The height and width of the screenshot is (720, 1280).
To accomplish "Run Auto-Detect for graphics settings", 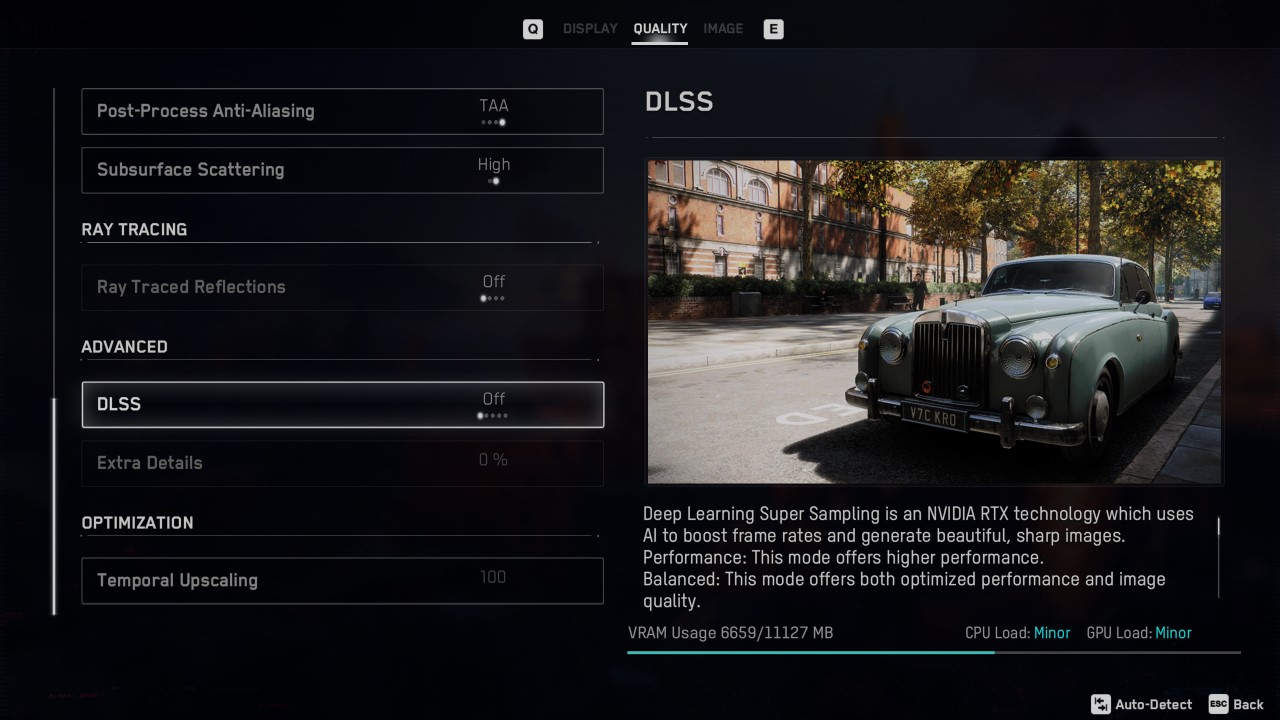I will pyautogui.click(x=1142, y=704).
